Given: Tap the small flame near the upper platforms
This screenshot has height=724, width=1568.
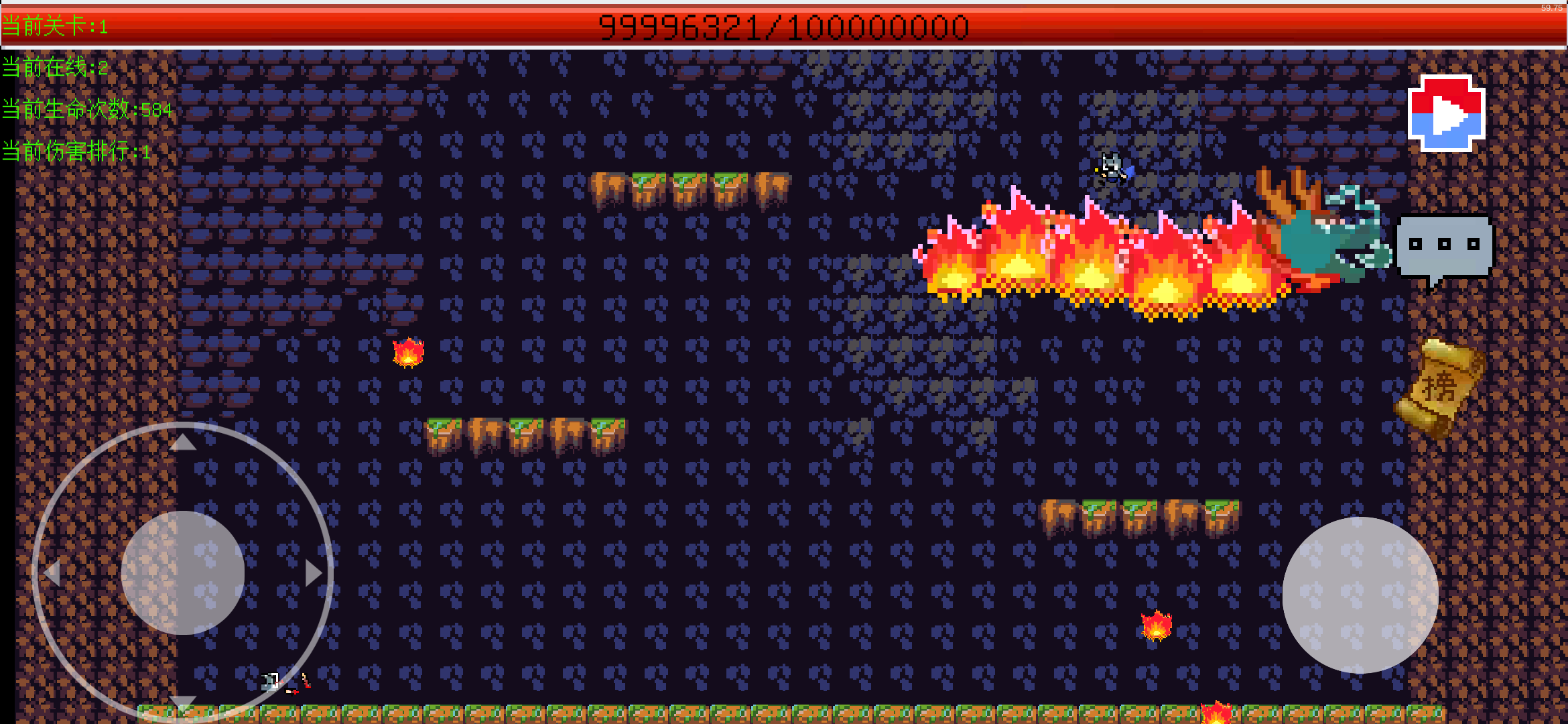Looking at the screenshot, I should [409, 351].
